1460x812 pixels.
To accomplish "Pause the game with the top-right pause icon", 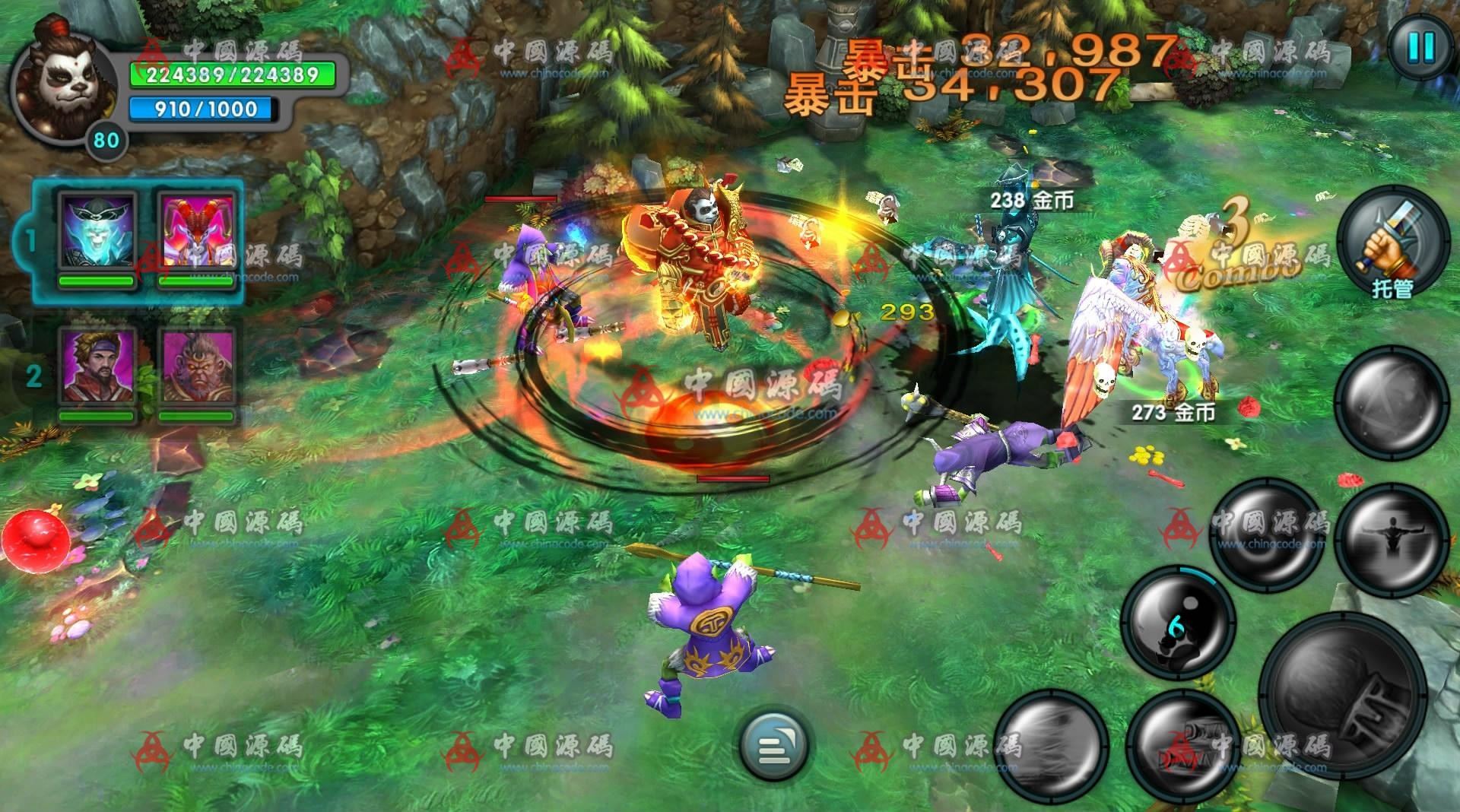I will [x=1423, y=47].
